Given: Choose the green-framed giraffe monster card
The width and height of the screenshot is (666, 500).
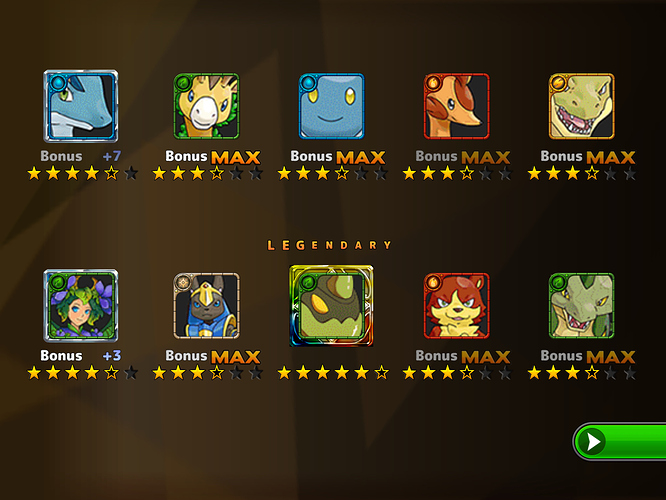Looking at the screenshot, I should [206, 106].
